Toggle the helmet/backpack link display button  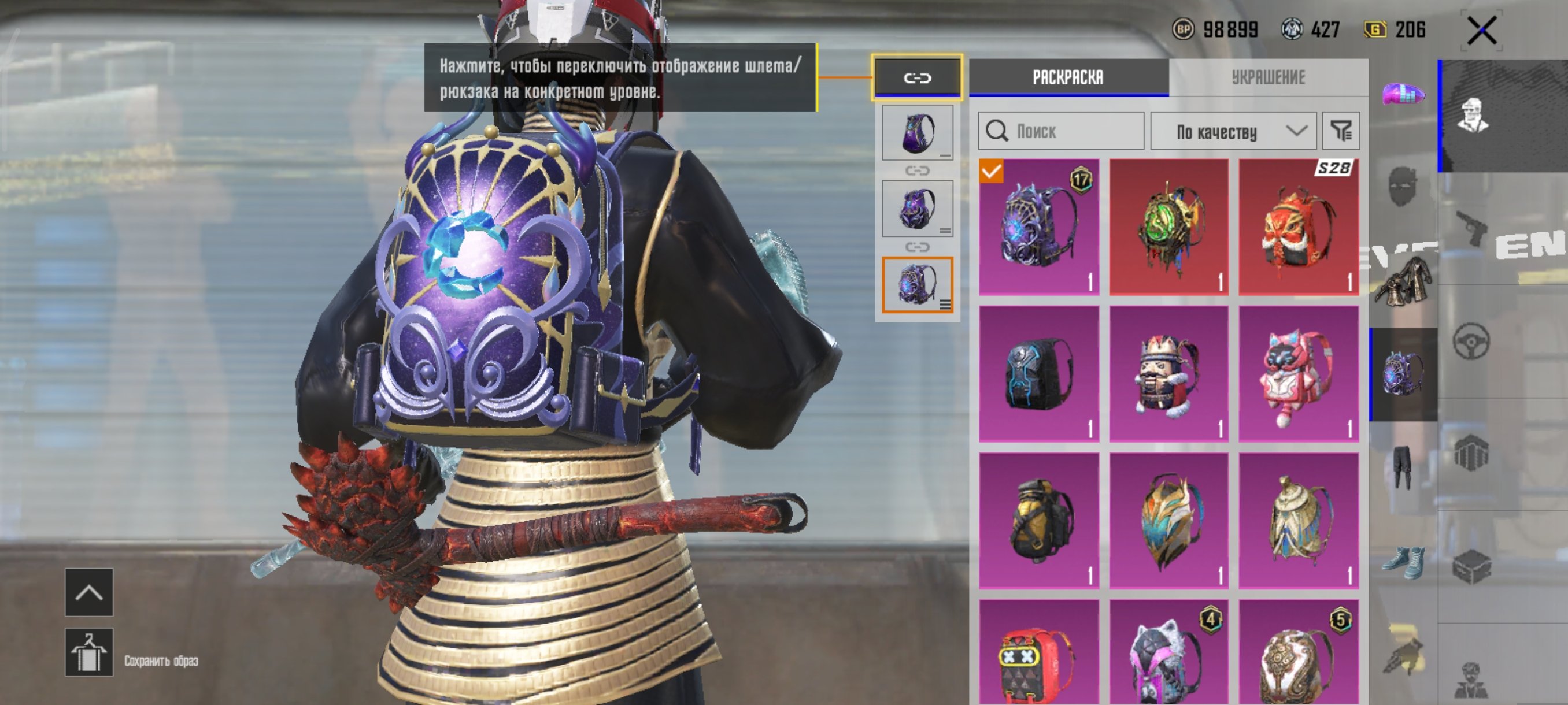(918, 78)
